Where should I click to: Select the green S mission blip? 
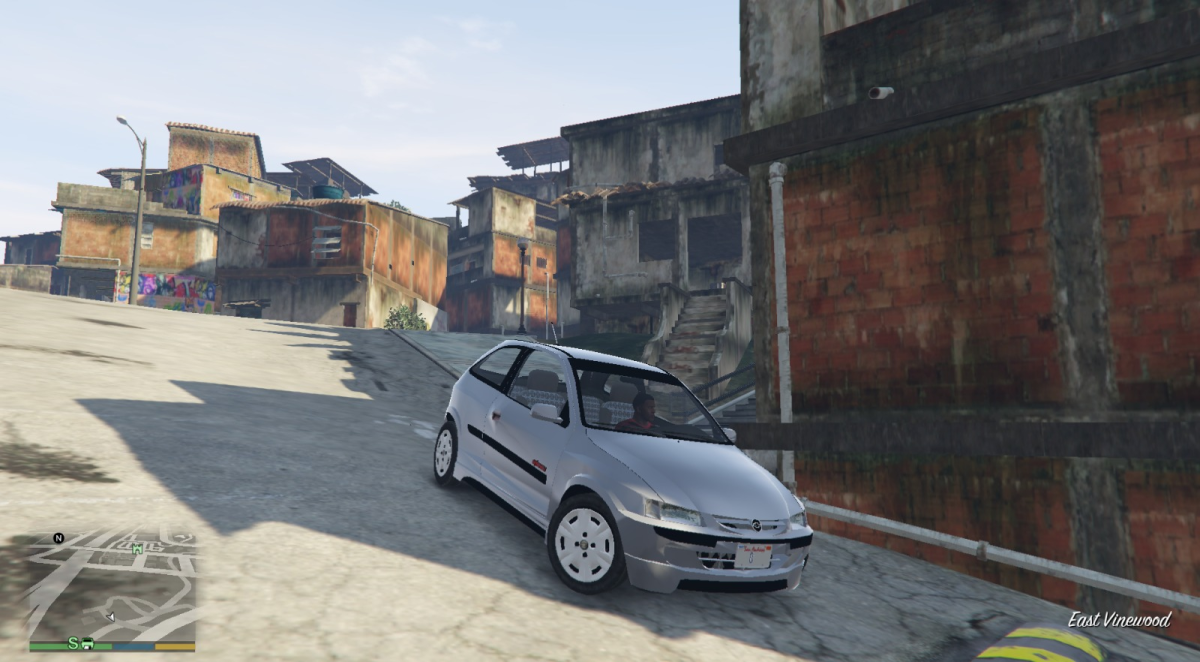[73, 641]
